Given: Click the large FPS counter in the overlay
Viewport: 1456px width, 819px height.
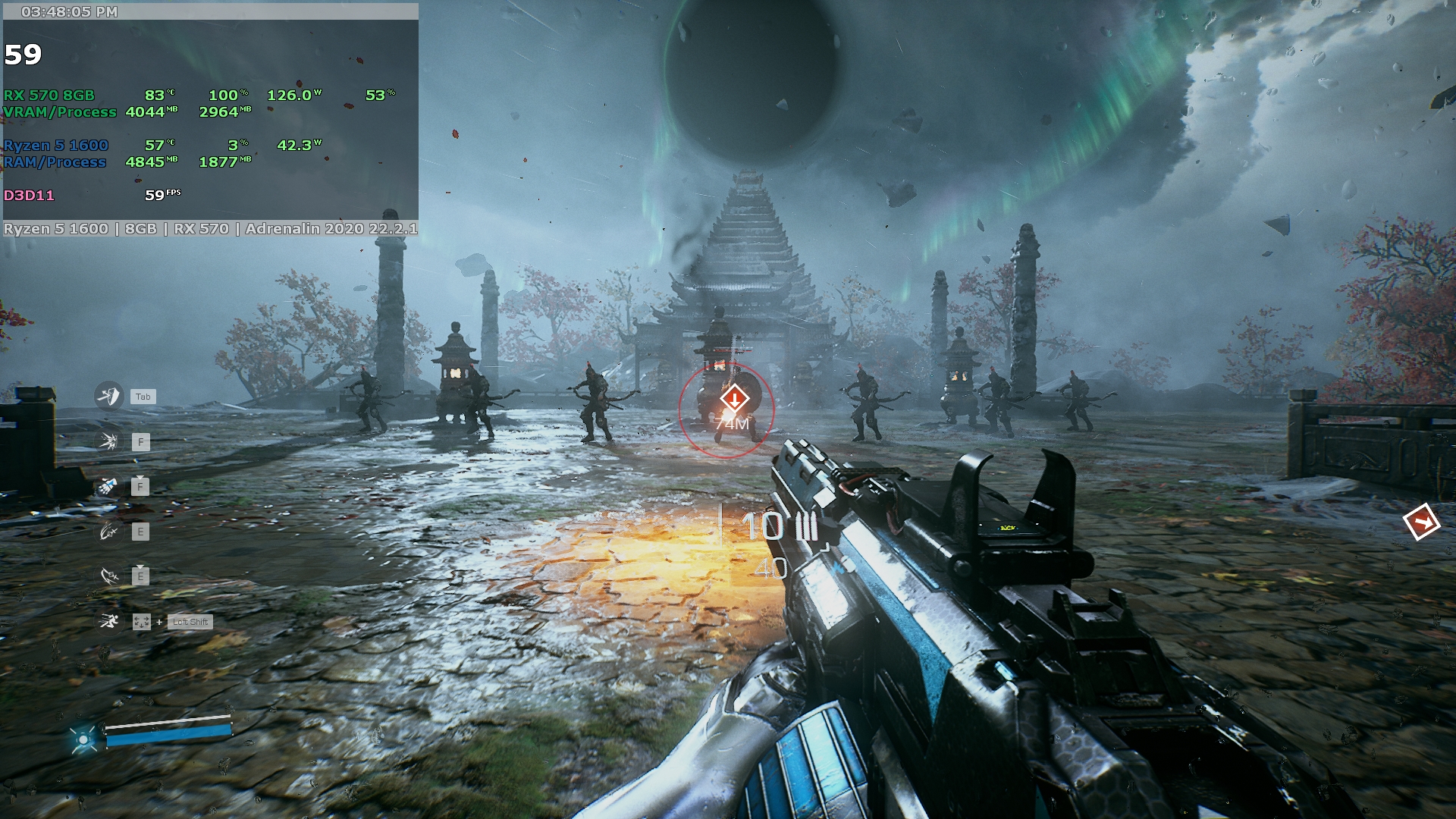Looking at the screenshot, I should [23, 55].
